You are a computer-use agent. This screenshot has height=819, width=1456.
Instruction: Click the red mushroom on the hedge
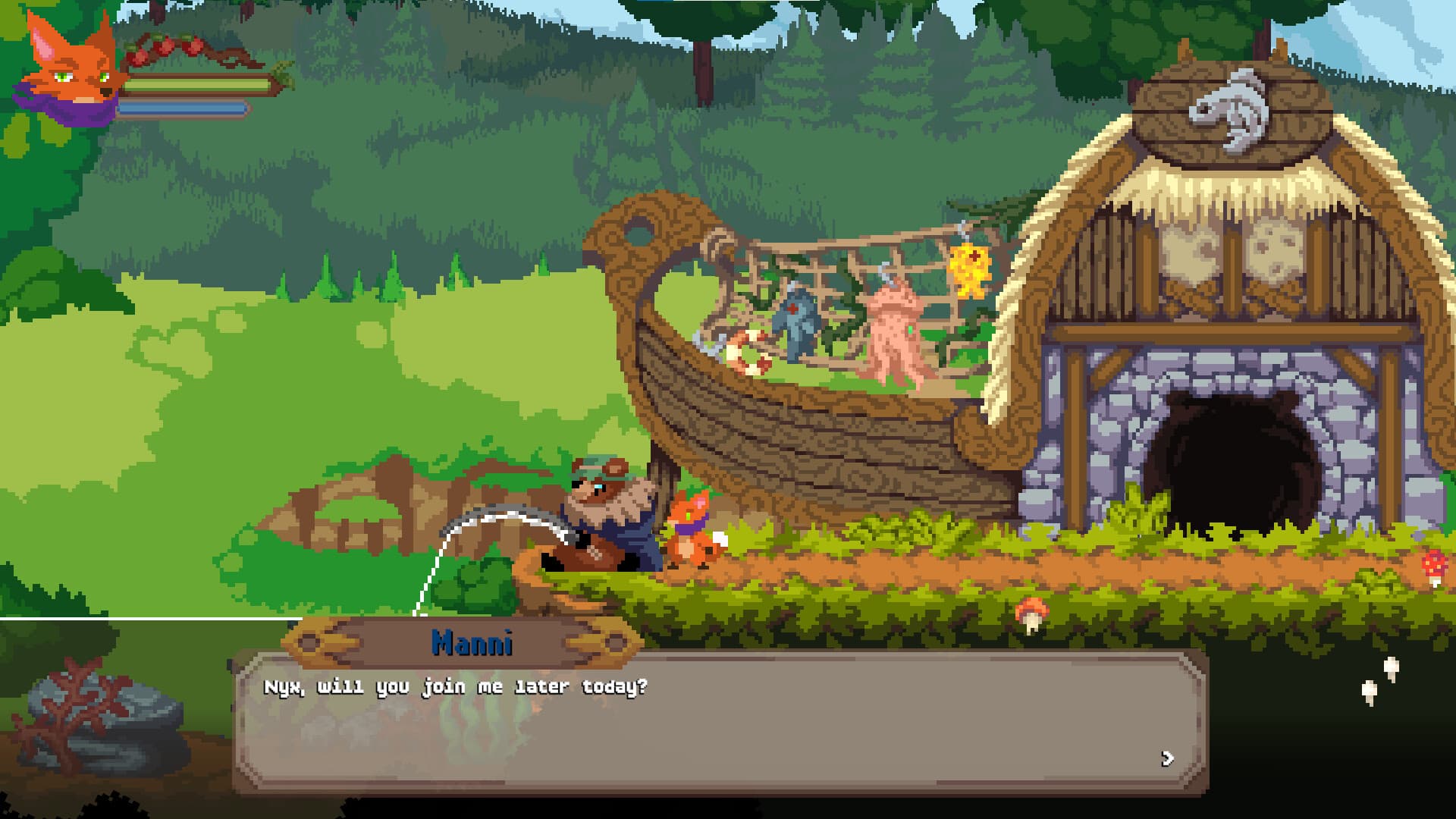pos(1031,607)
